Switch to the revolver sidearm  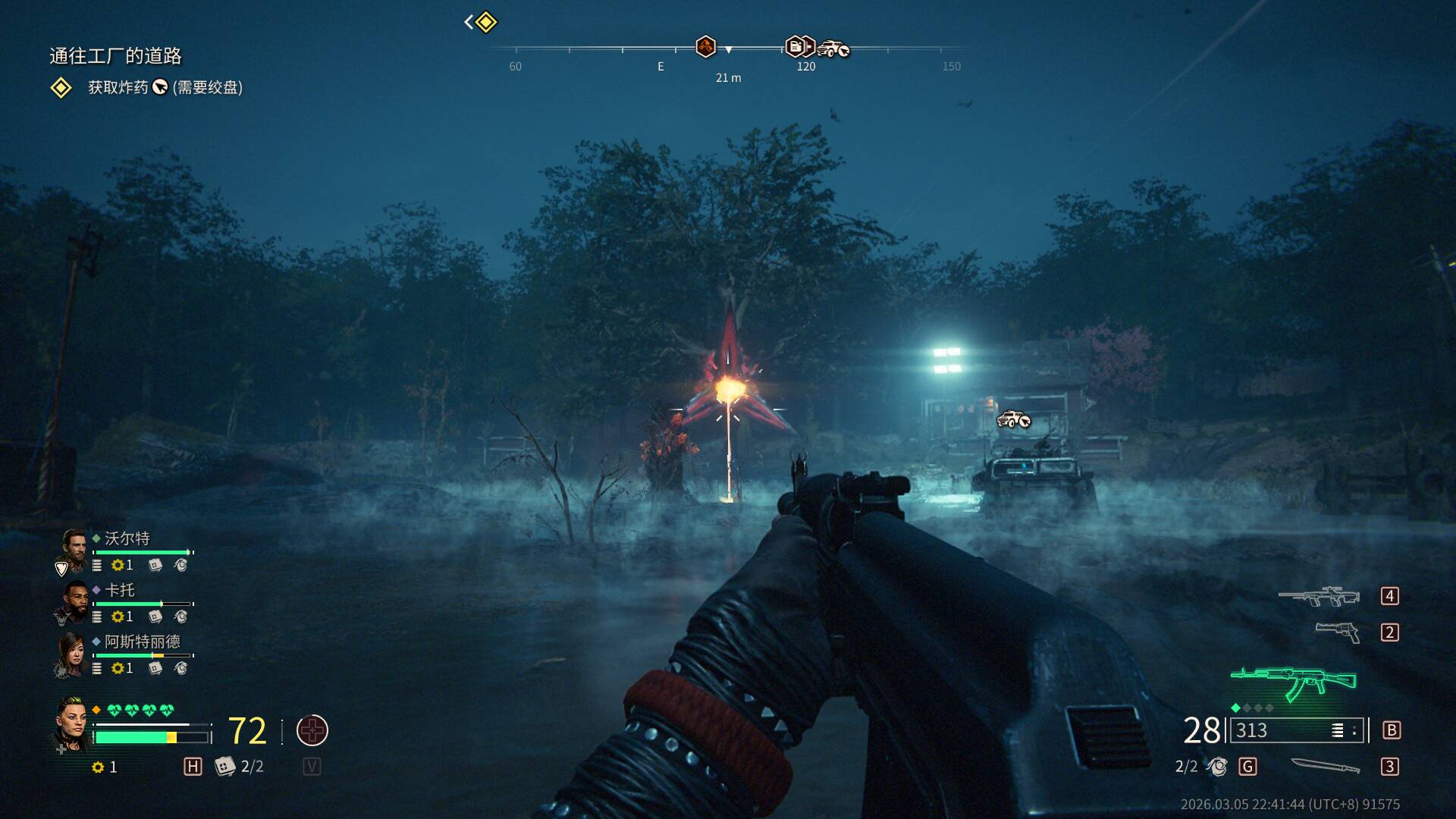[1337, 632]
